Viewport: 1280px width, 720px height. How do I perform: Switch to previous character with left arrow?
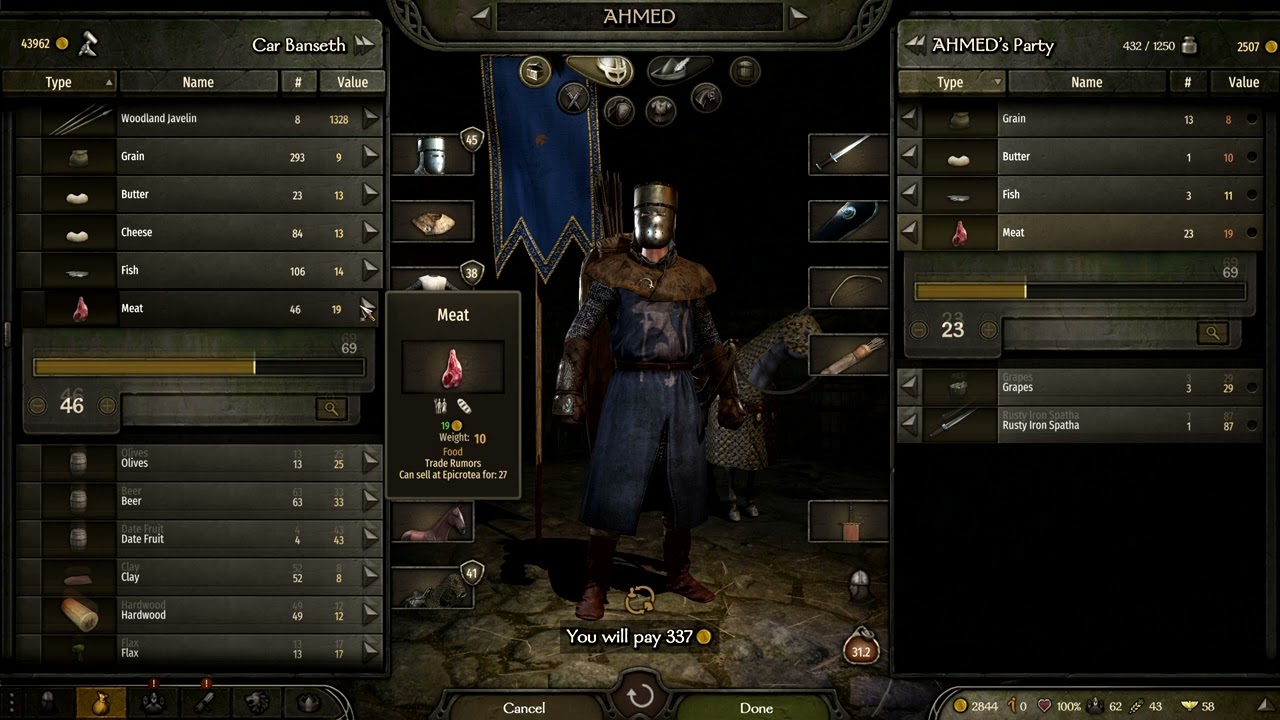coord(481,16)
